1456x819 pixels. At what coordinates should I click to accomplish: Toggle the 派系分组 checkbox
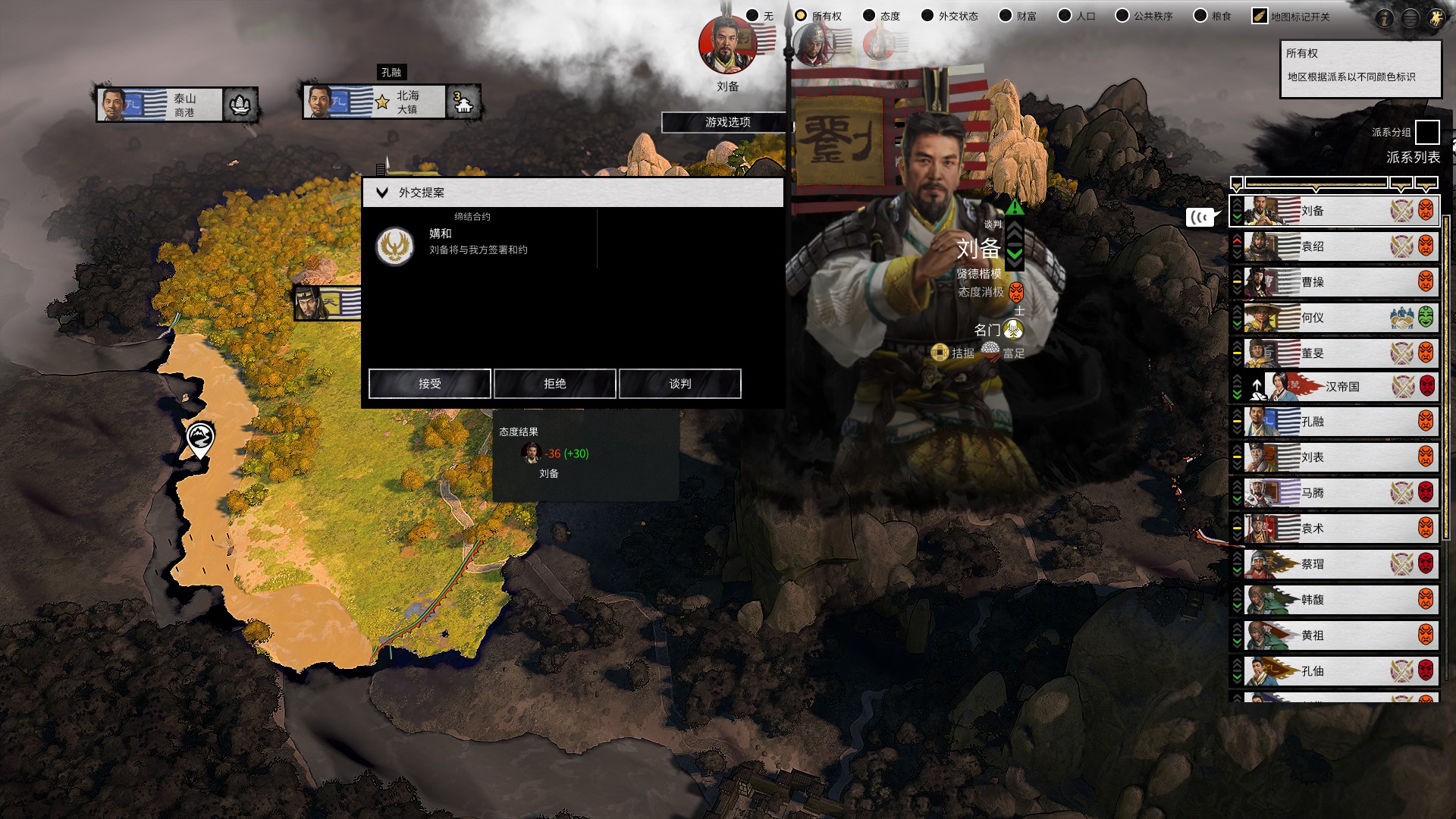point(1426,132)
